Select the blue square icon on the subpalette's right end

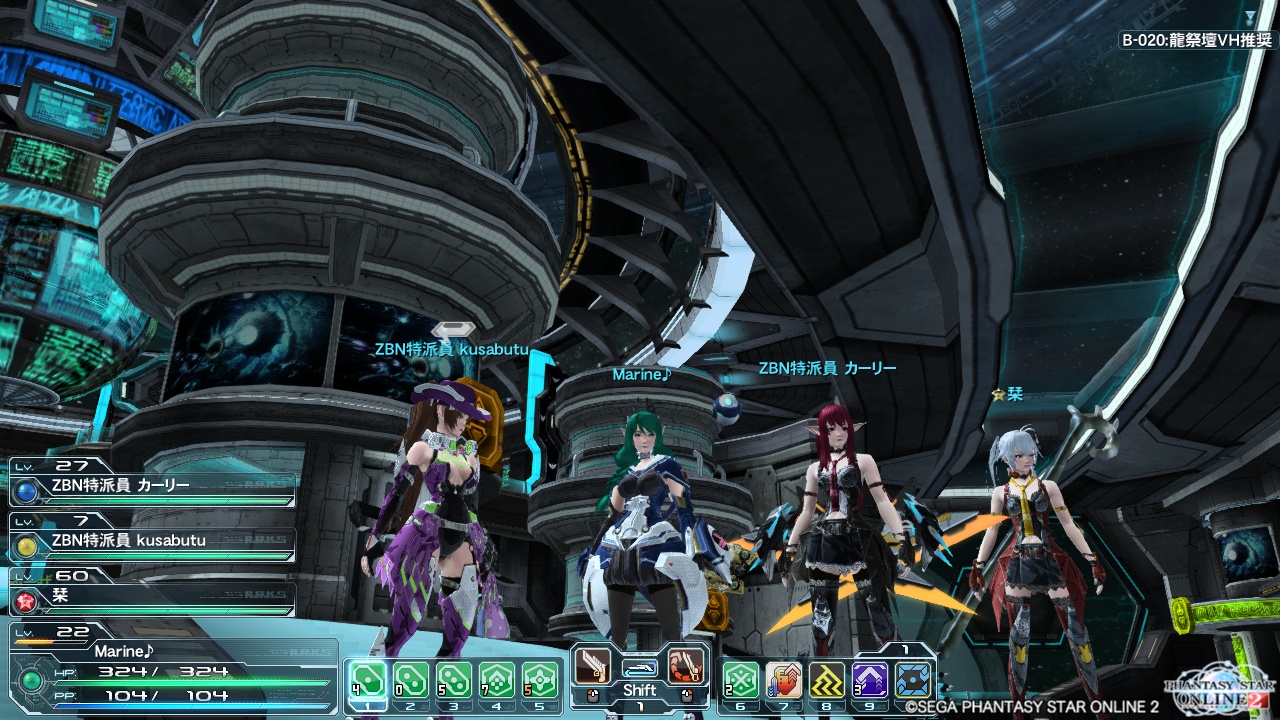[914, 680]
